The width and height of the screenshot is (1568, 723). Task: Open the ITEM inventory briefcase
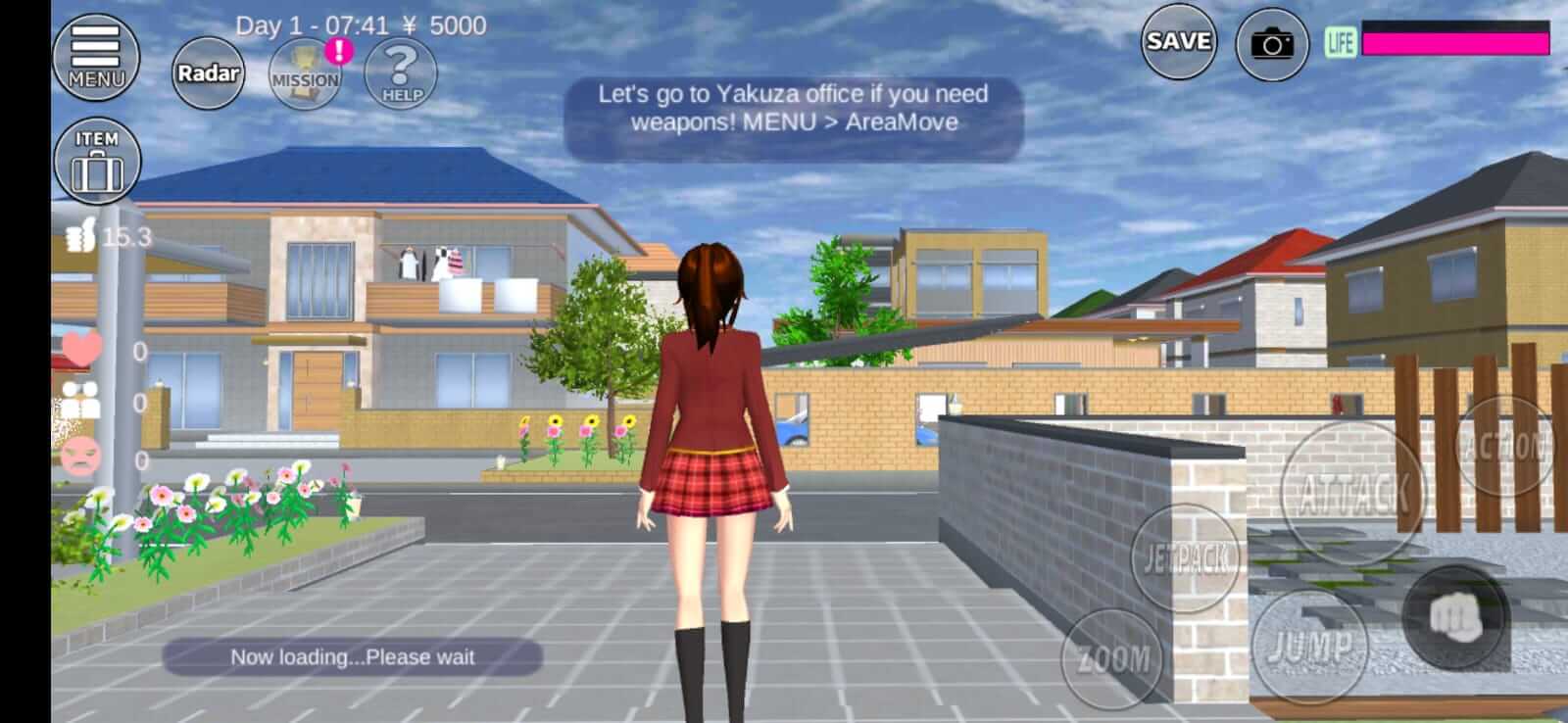pos(98,160)
